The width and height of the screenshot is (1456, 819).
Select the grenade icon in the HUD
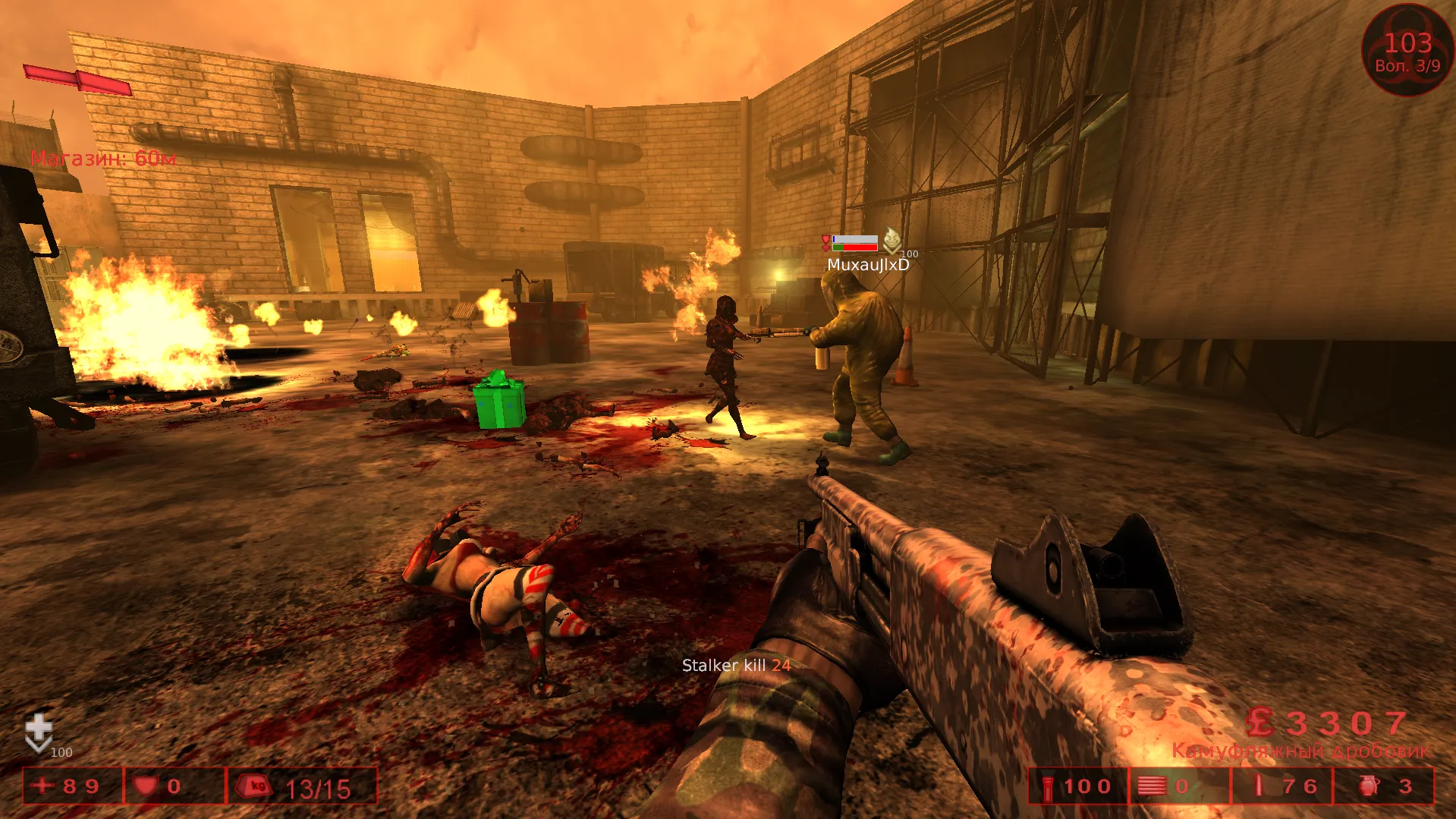click(1369, 786)
